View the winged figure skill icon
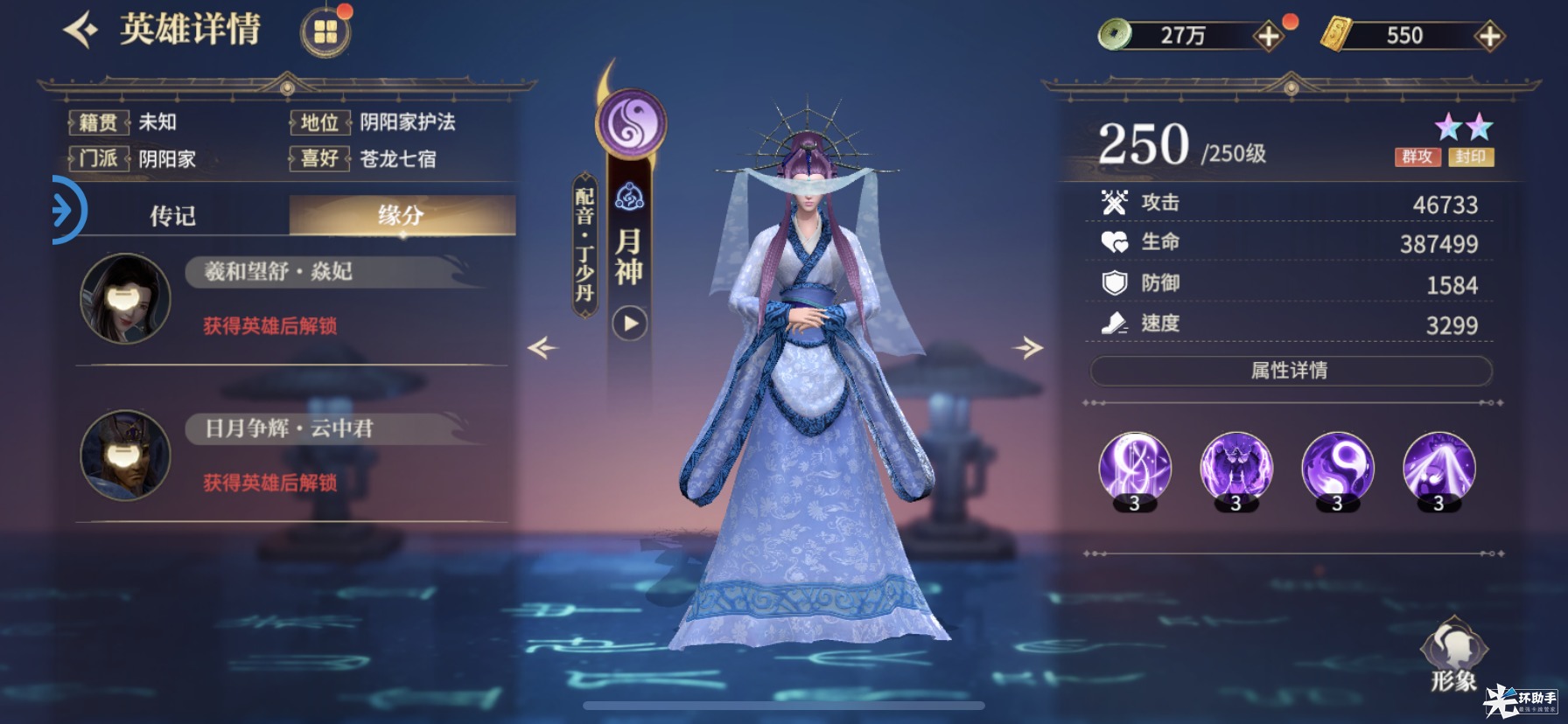1568x724 pixels. [x=1235, y=468]
